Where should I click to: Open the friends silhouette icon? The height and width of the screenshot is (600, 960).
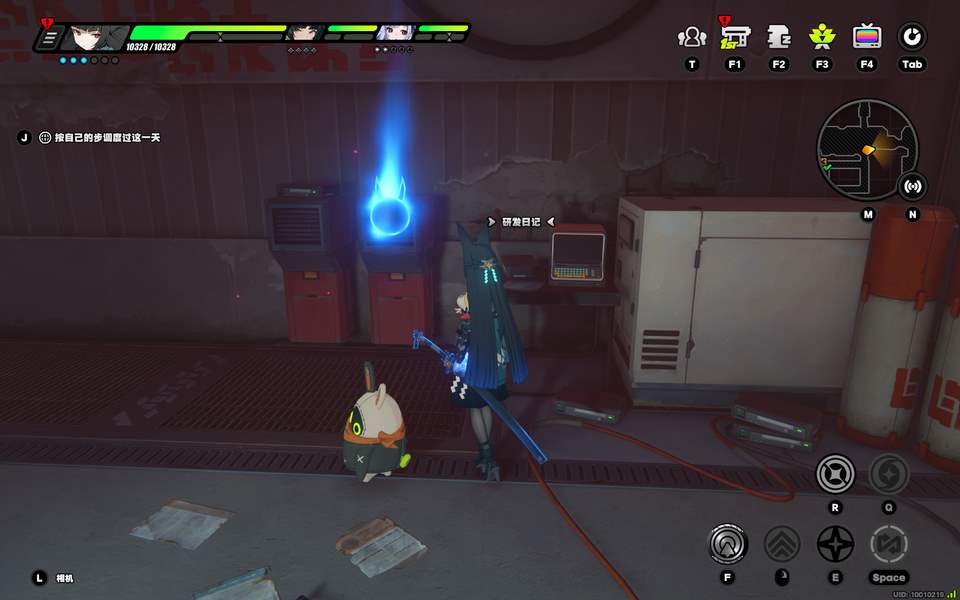pyautogui.click(x=691, y=38)
